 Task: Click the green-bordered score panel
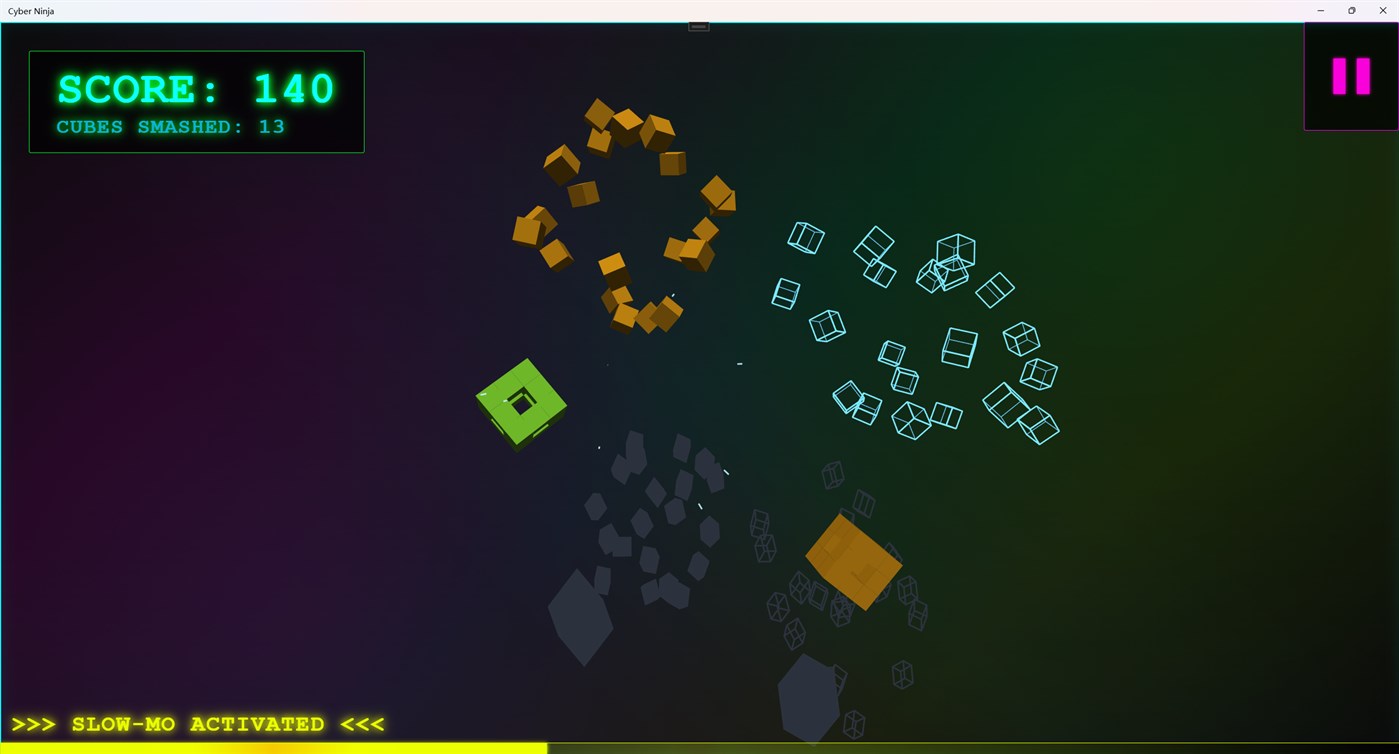coord(196,100)
